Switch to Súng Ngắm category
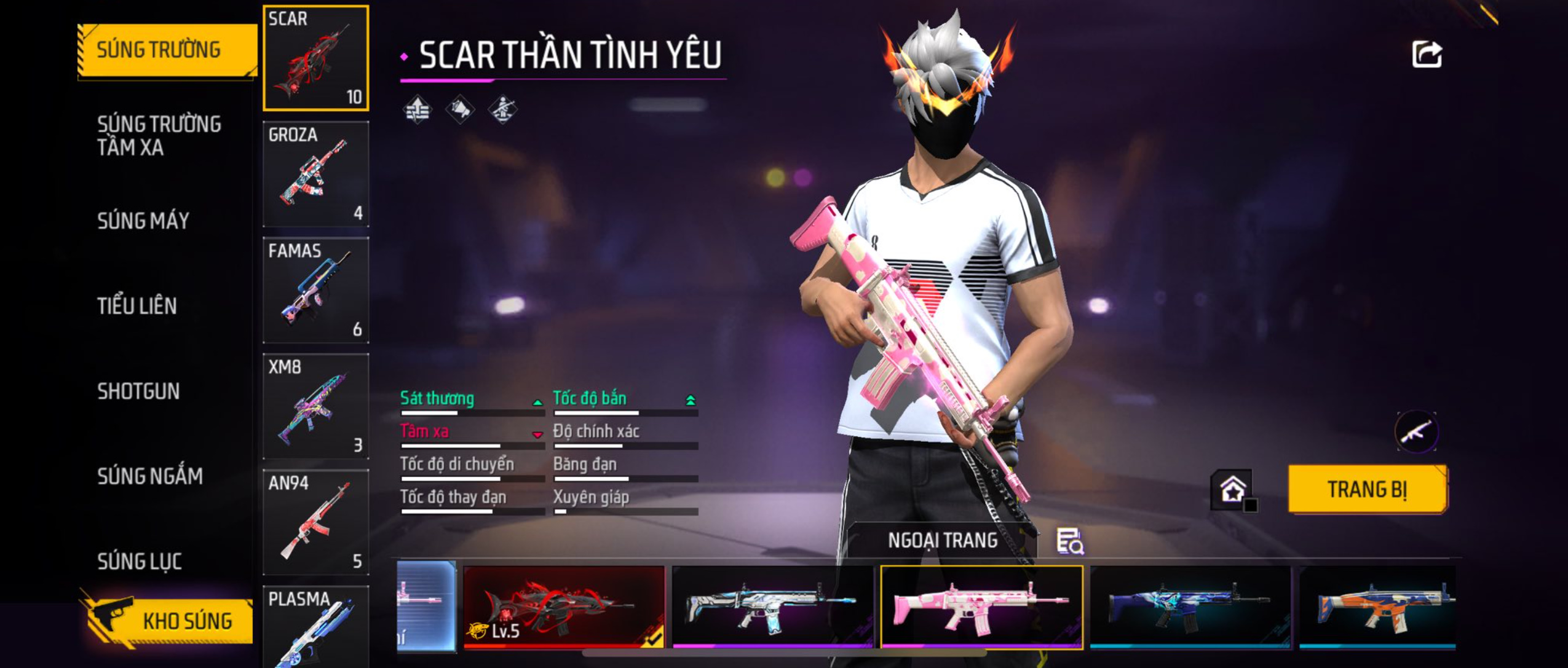Screen dimensions: 1568x668 coord(149,476)
